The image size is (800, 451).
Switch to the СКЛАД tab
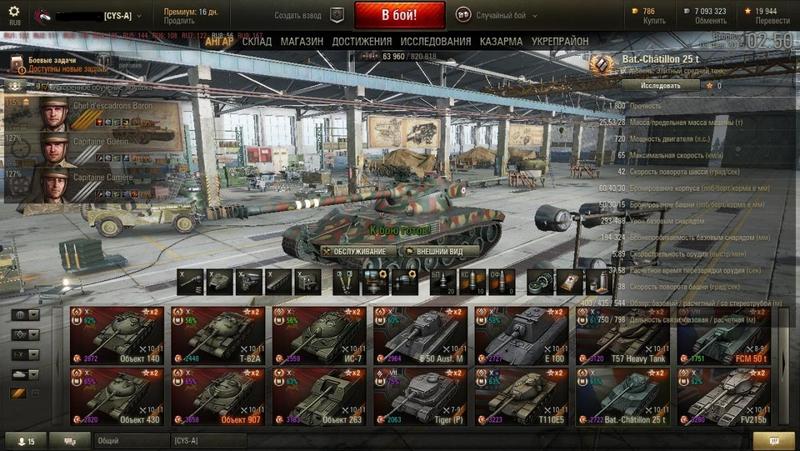click(x=257, y=42)
